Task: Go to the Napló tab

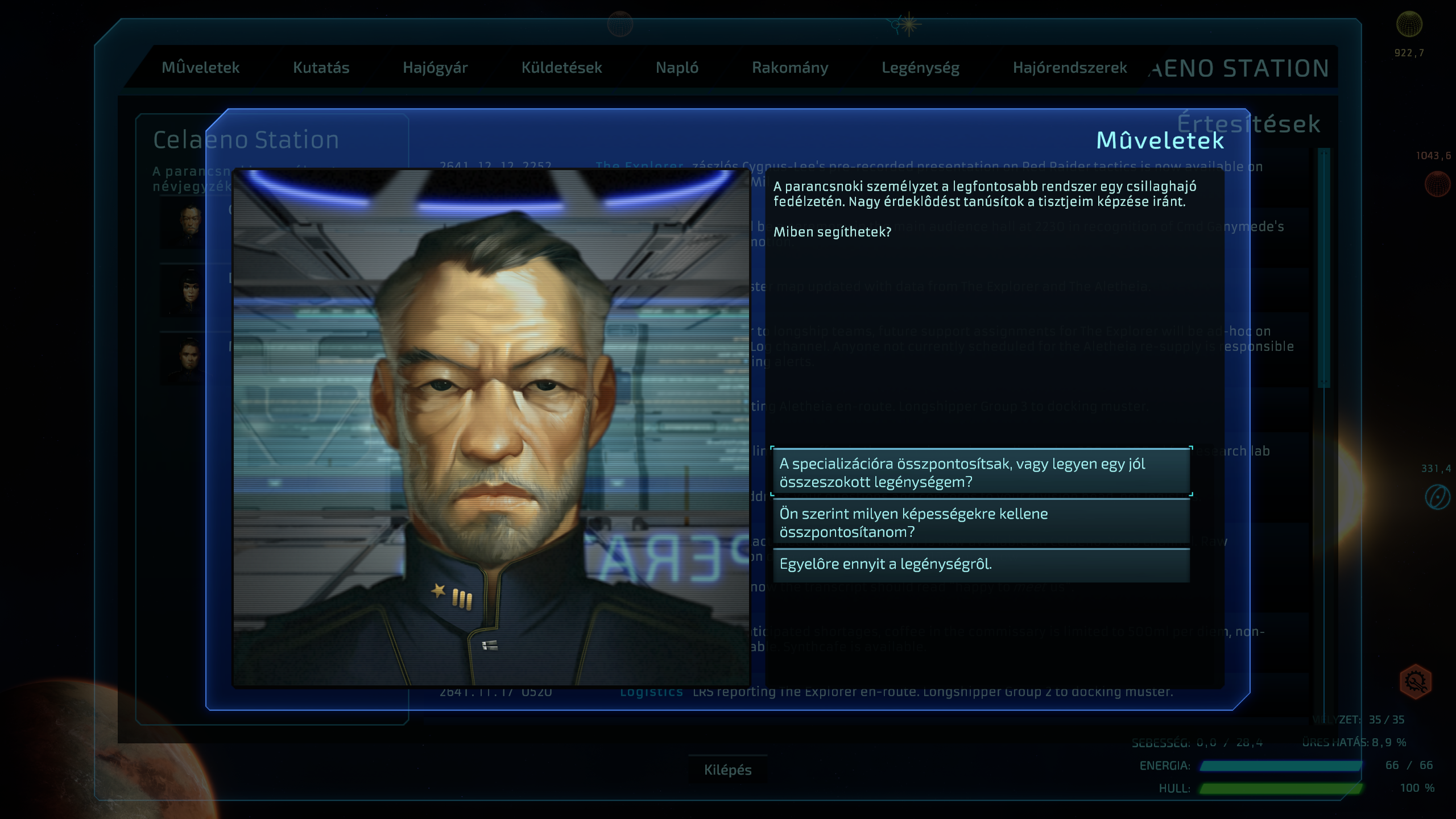Action: (x=677, y=68)
